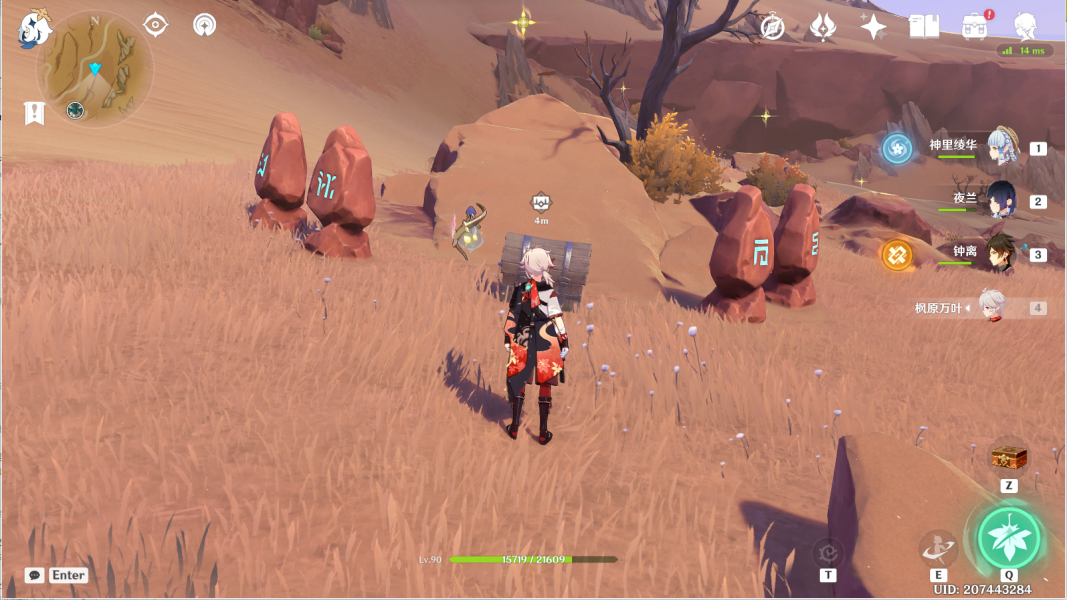1067x600 pixels.
Task: Open the minimap
Action: [95, 68]
